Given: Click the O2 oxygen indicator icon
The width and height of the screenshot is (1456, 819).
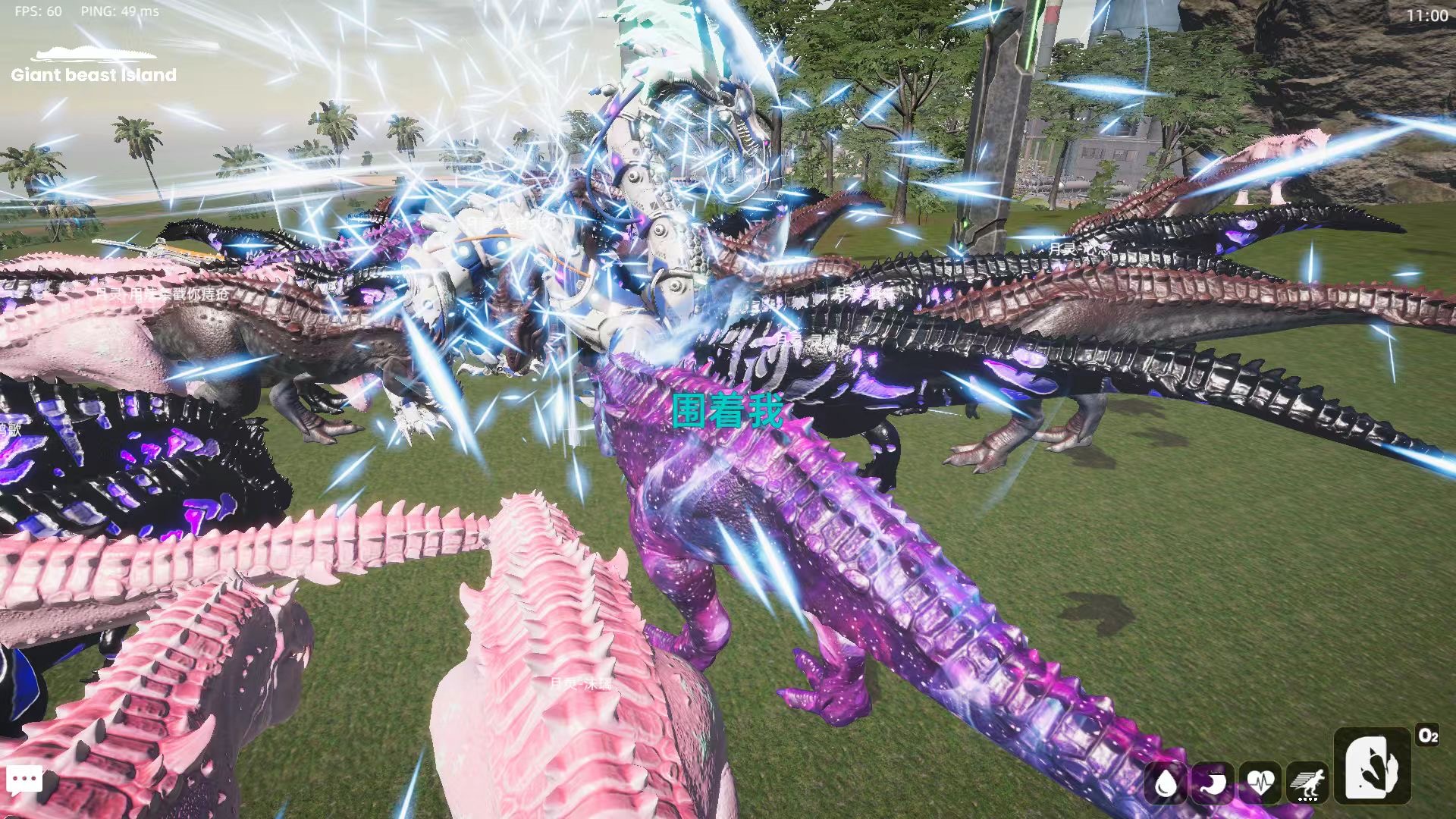Looking at the screenshot, I should pyautogui.click(x=1428, y=736).
